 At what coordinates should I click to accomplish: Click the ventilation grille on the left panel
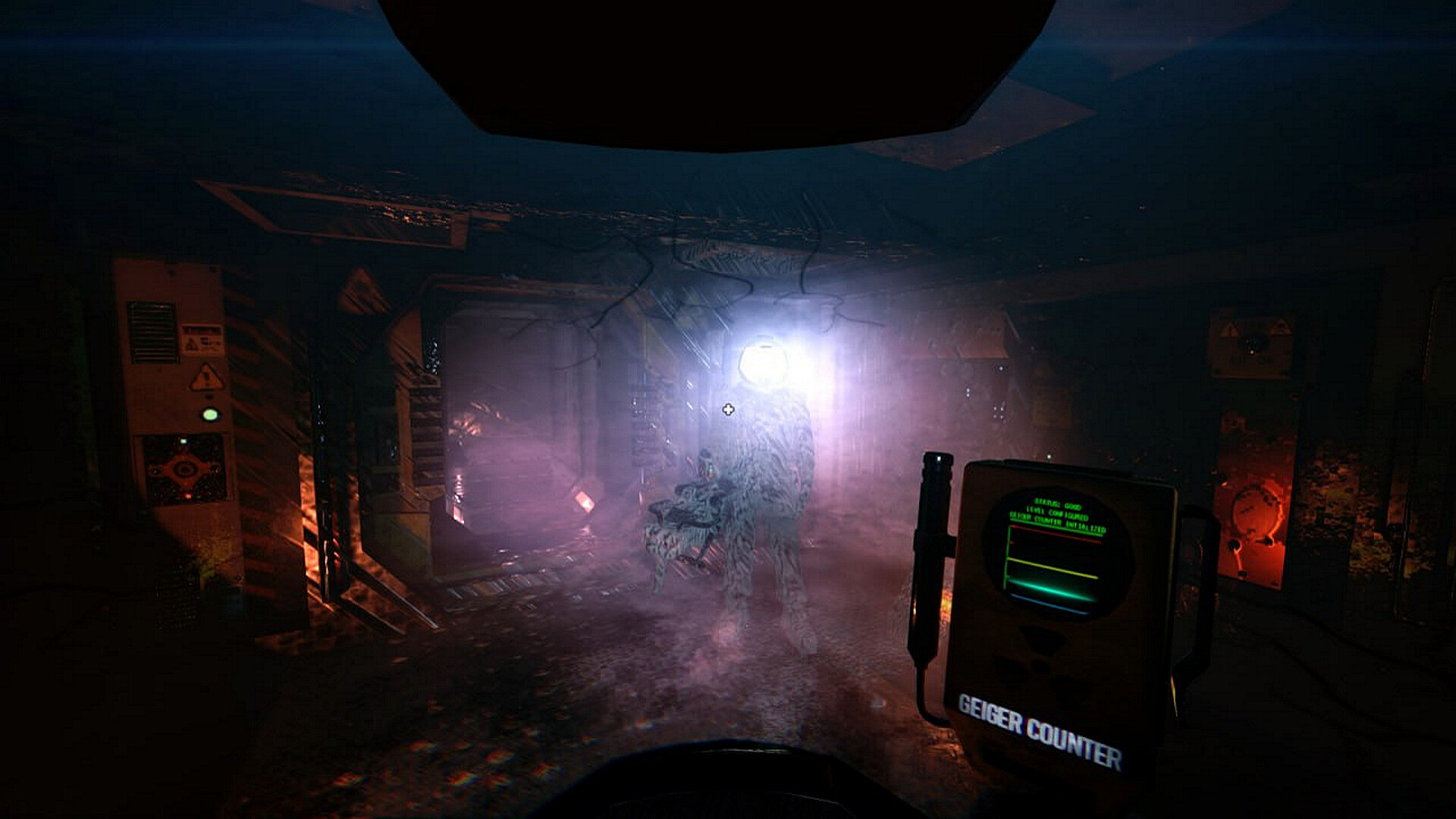click(x=153, y=330)
